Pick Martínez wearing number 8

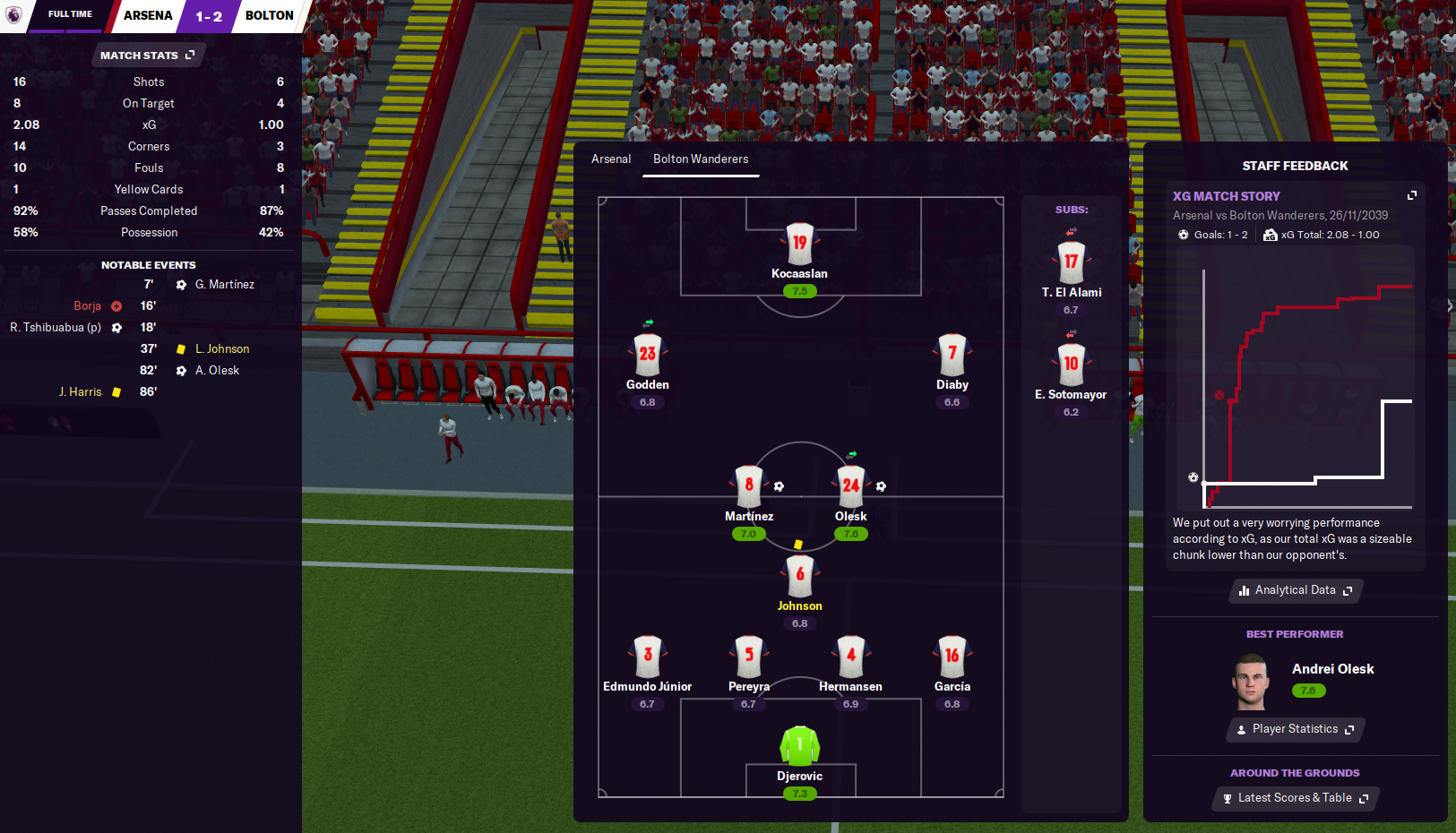[x=749, y=486]
